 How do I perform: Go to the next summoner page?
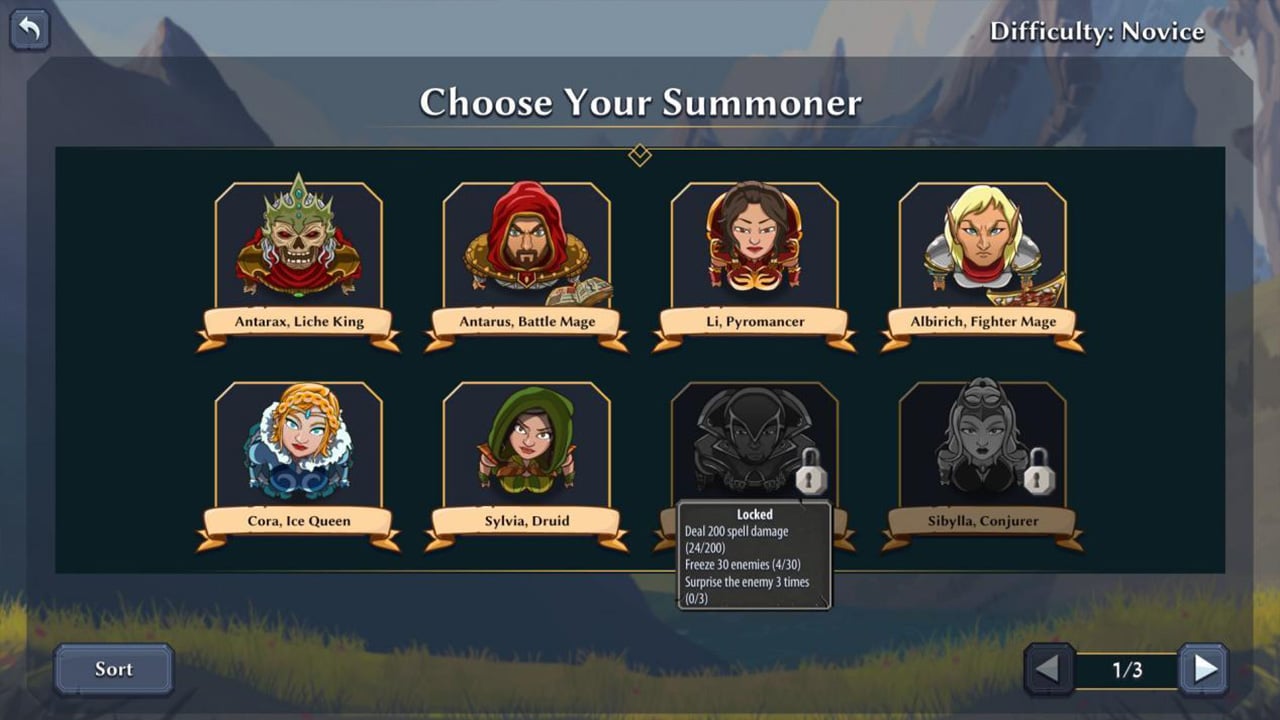(1201, 669)
